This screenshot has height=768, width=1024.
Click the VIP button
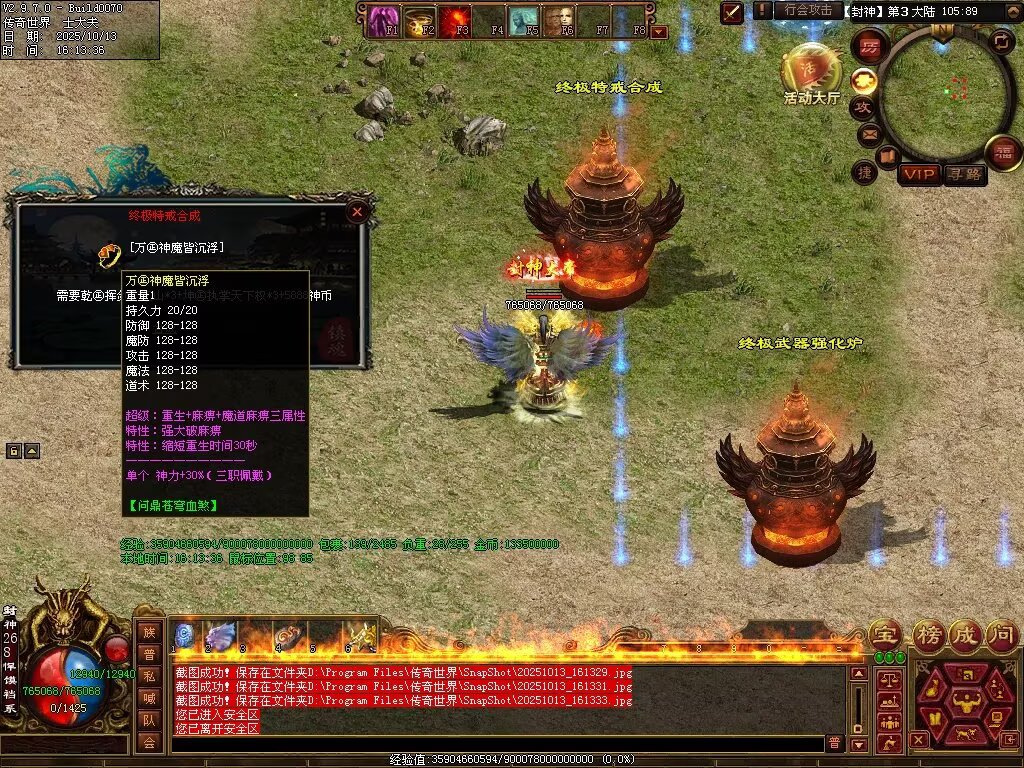tap(919, 175)
